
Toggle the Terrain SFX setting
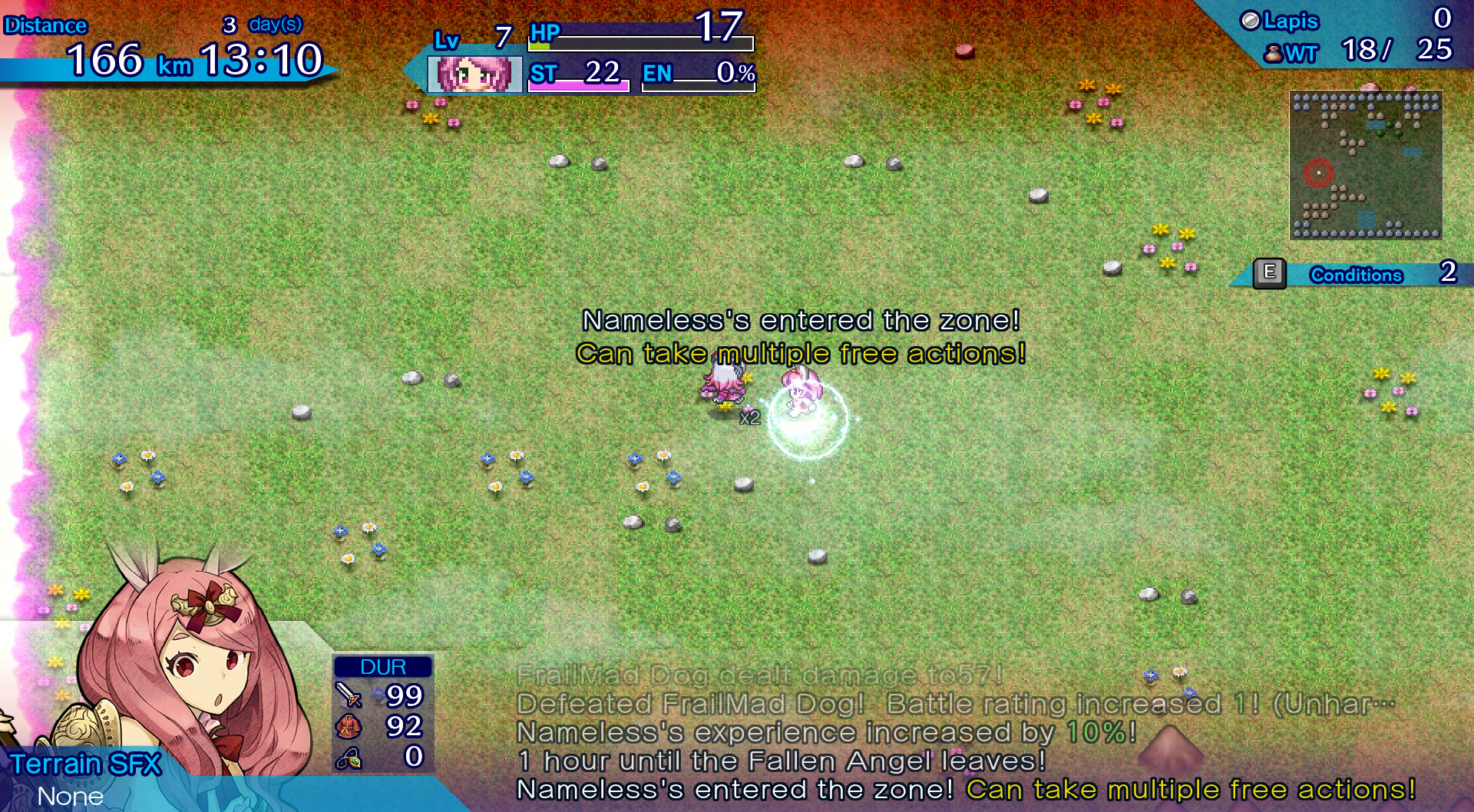[87, 764]
